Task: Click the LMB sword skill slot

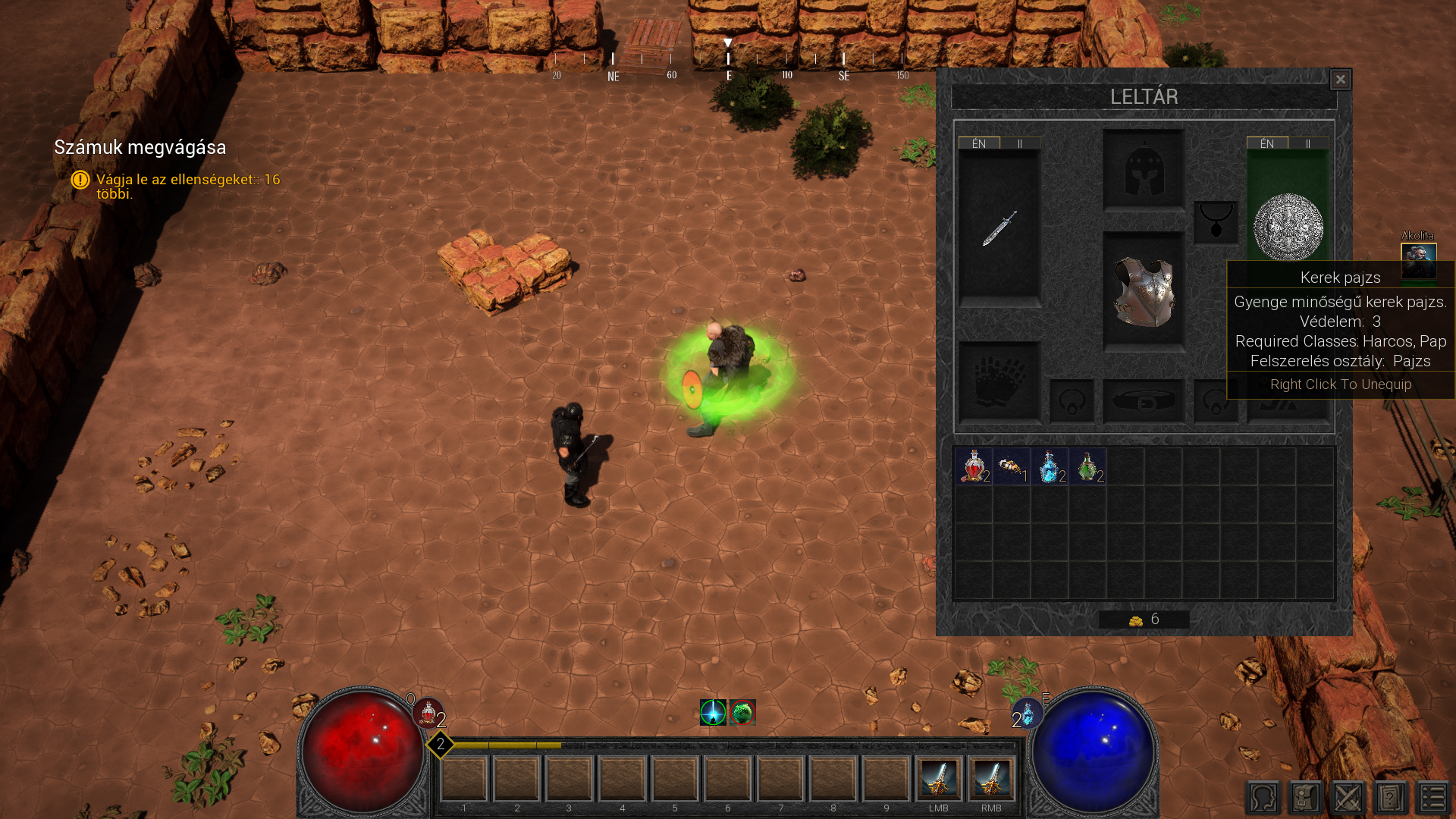Action: (x=939, y=779)
